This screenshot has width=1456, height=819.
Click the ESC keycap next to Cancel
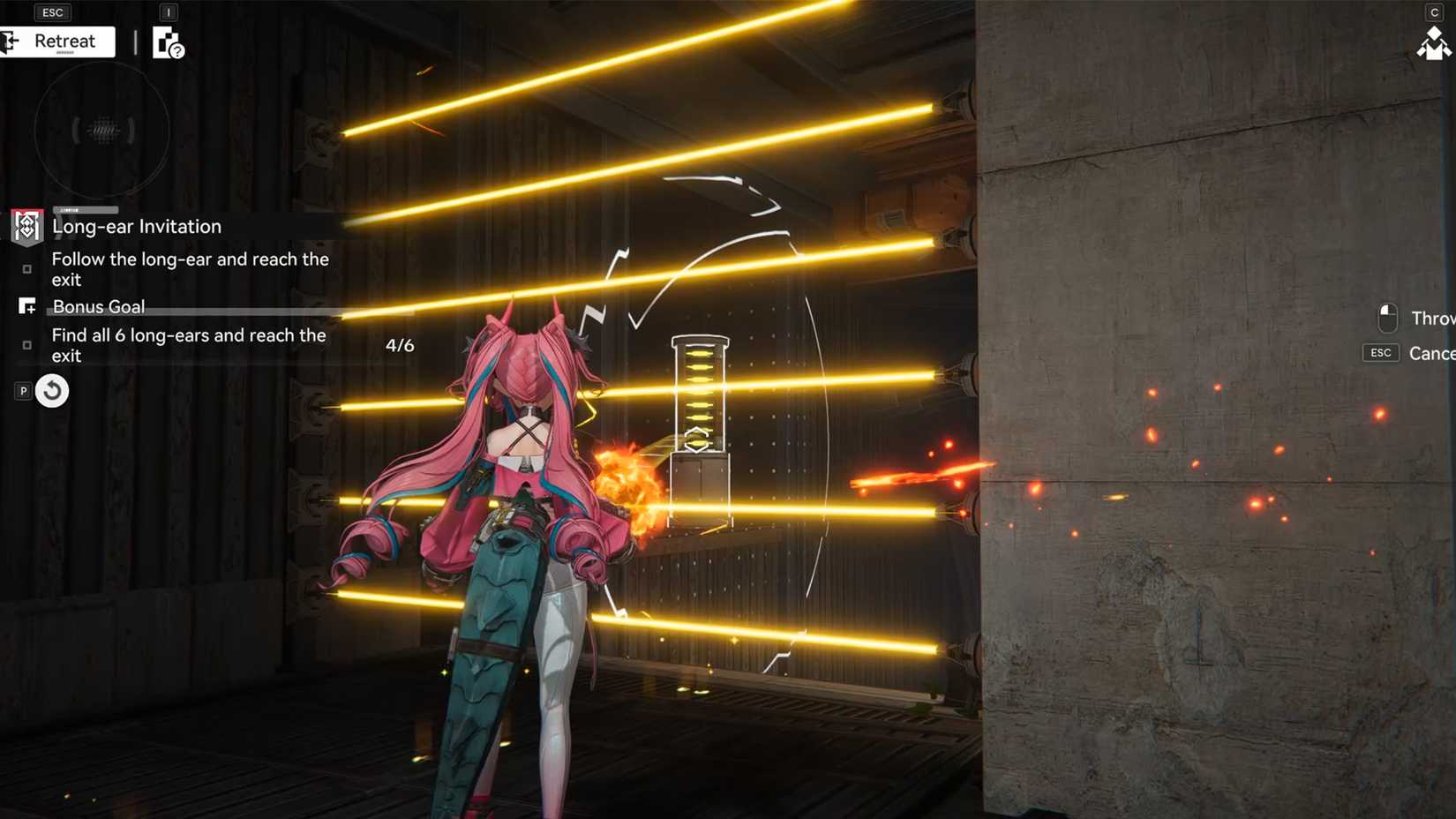tap(1381, 353)
